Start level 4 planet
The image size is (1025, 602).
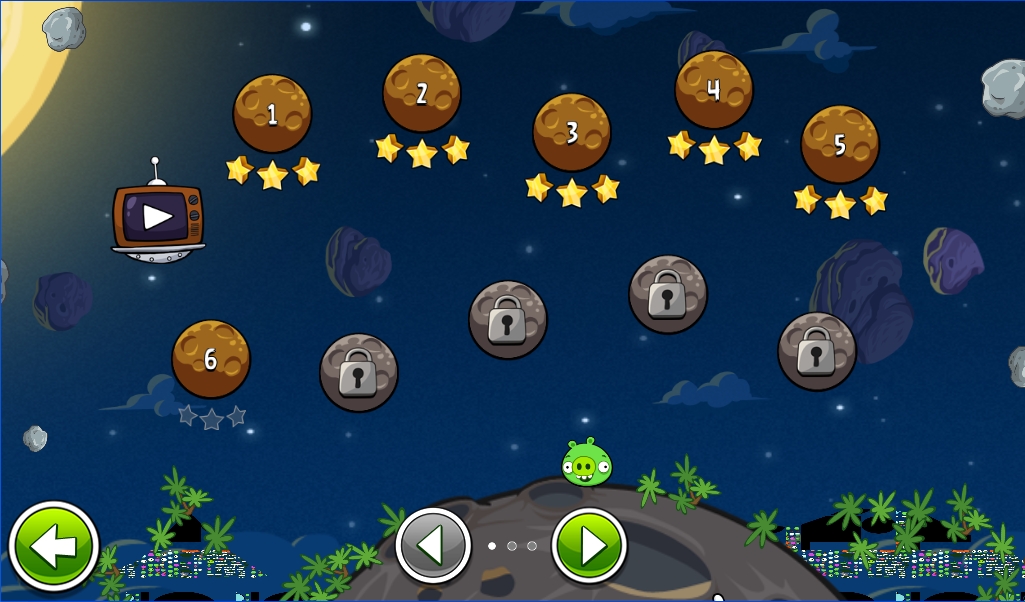click(x=714, y=90)
